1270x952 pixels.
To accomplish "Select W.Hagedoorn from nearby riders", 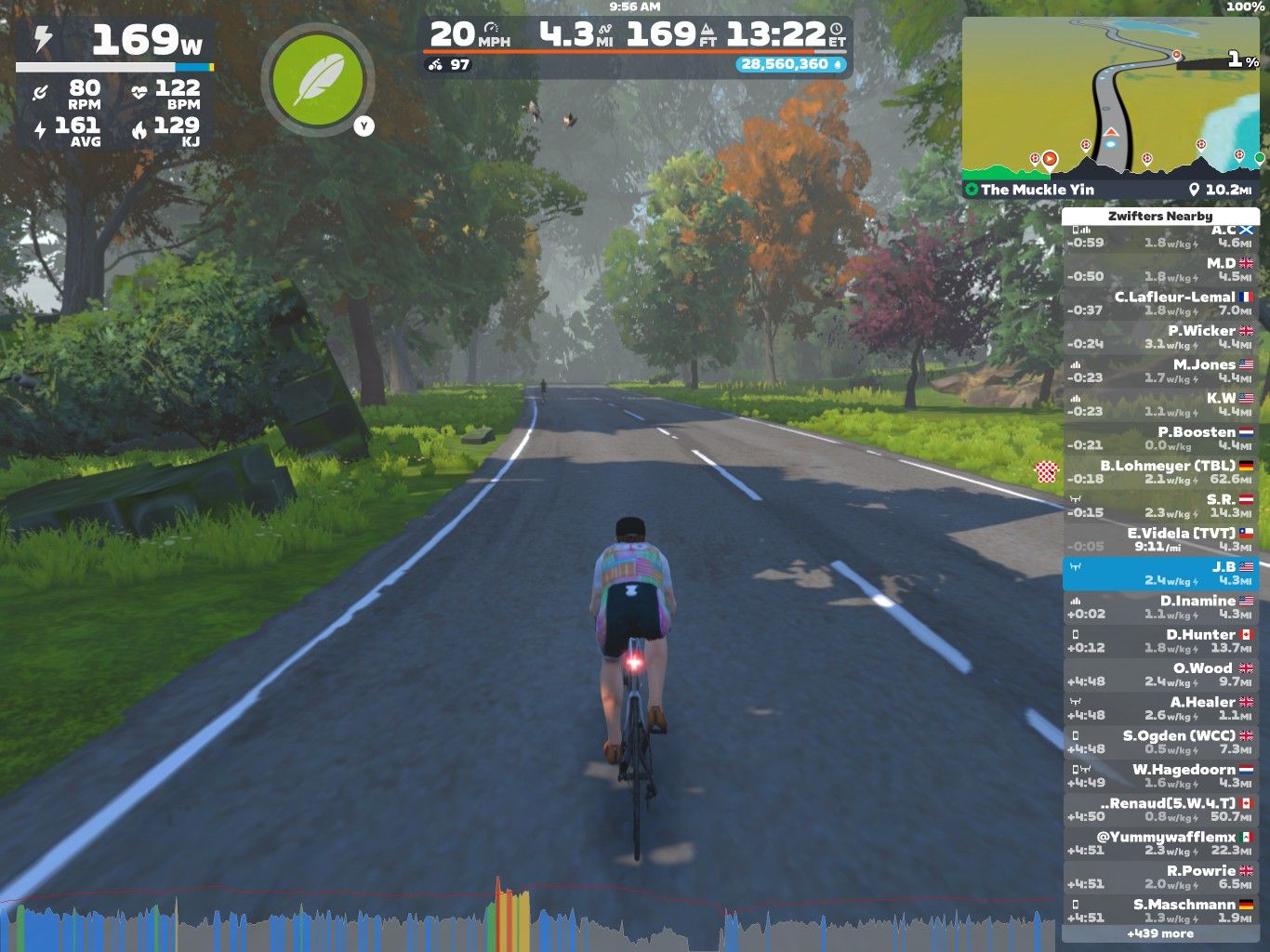I will pyautogui.click(x=1160, y=775).
